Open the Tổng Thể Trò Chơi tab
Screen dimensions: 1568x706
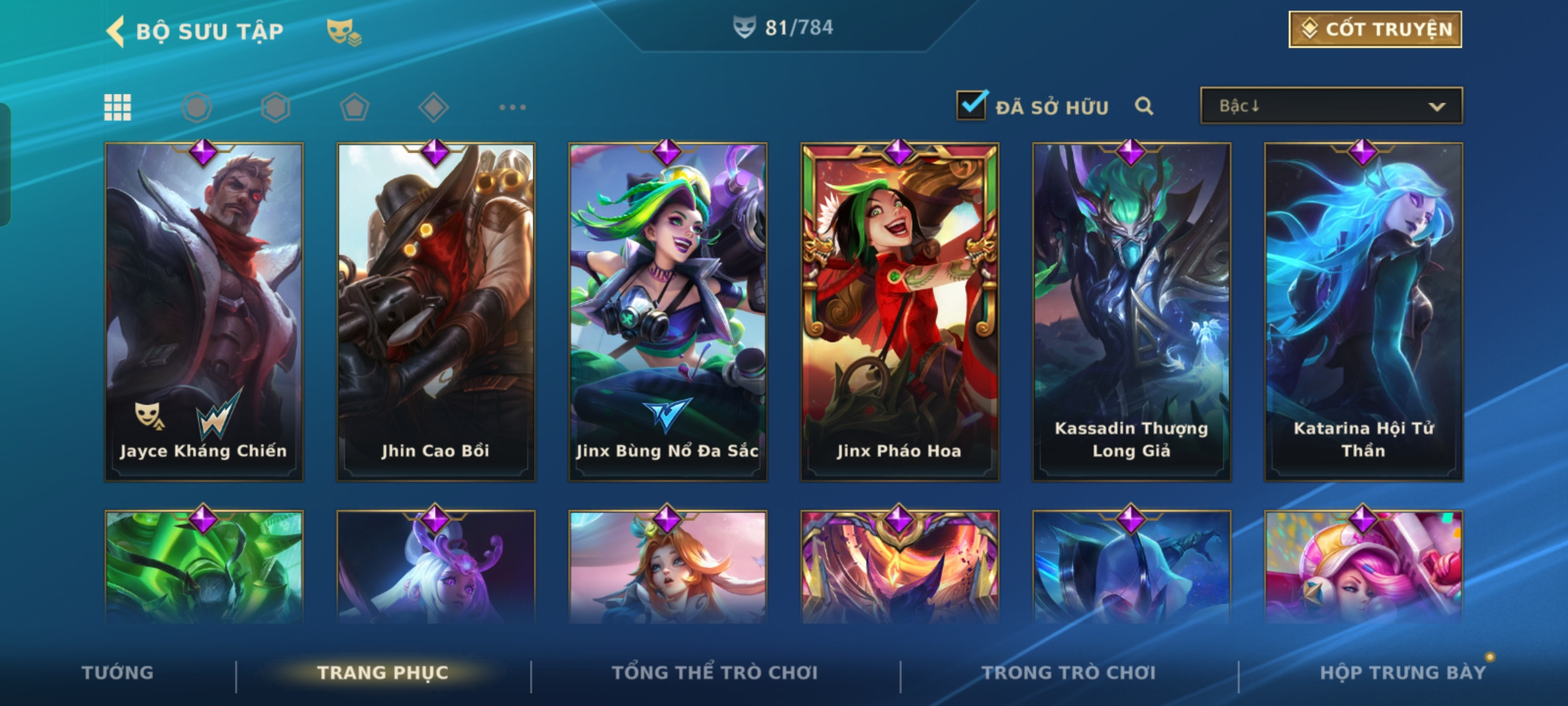pos(715,673)
